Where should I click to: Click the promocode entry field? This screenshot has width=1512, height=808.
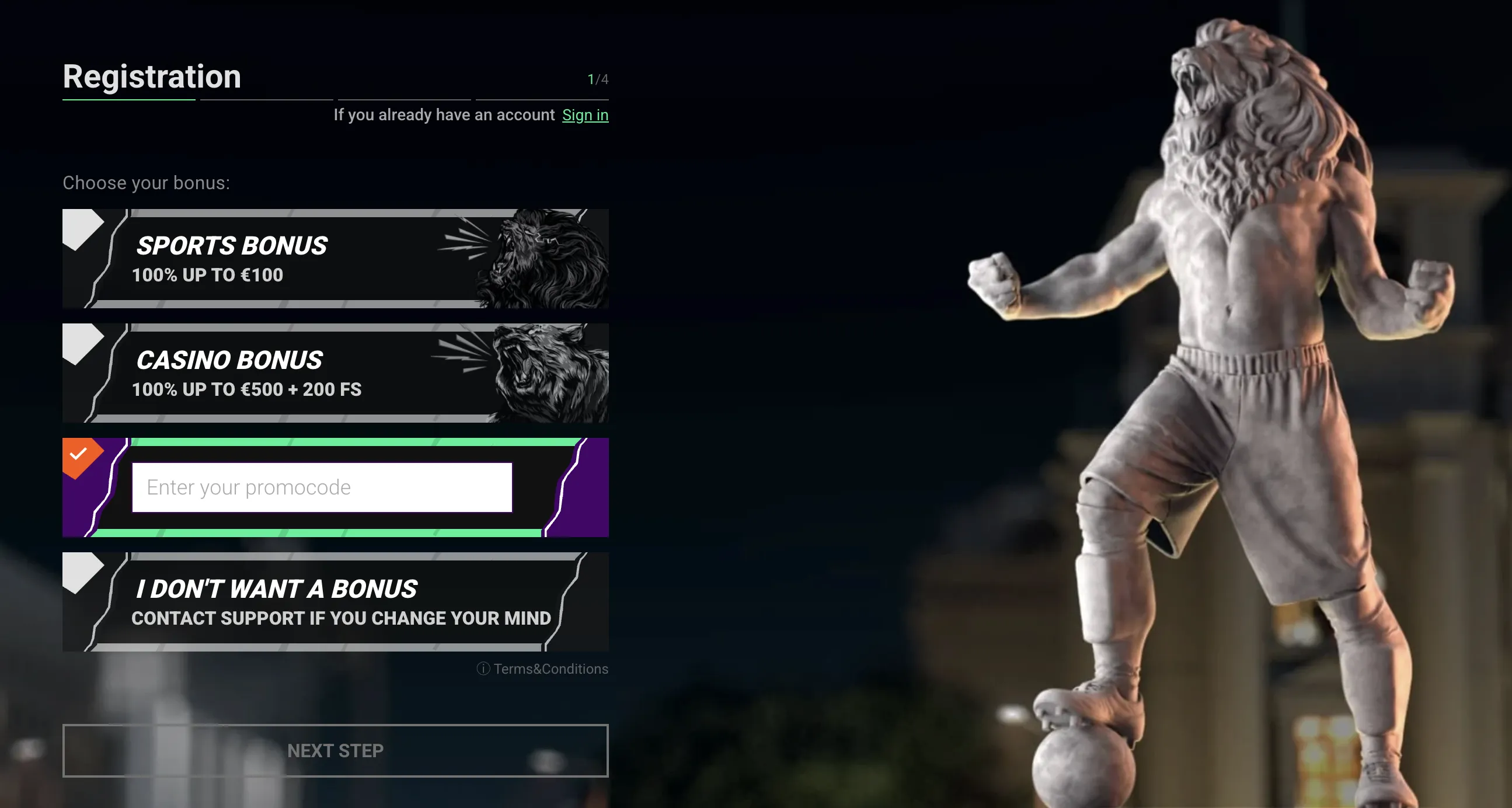click(322, 487)
